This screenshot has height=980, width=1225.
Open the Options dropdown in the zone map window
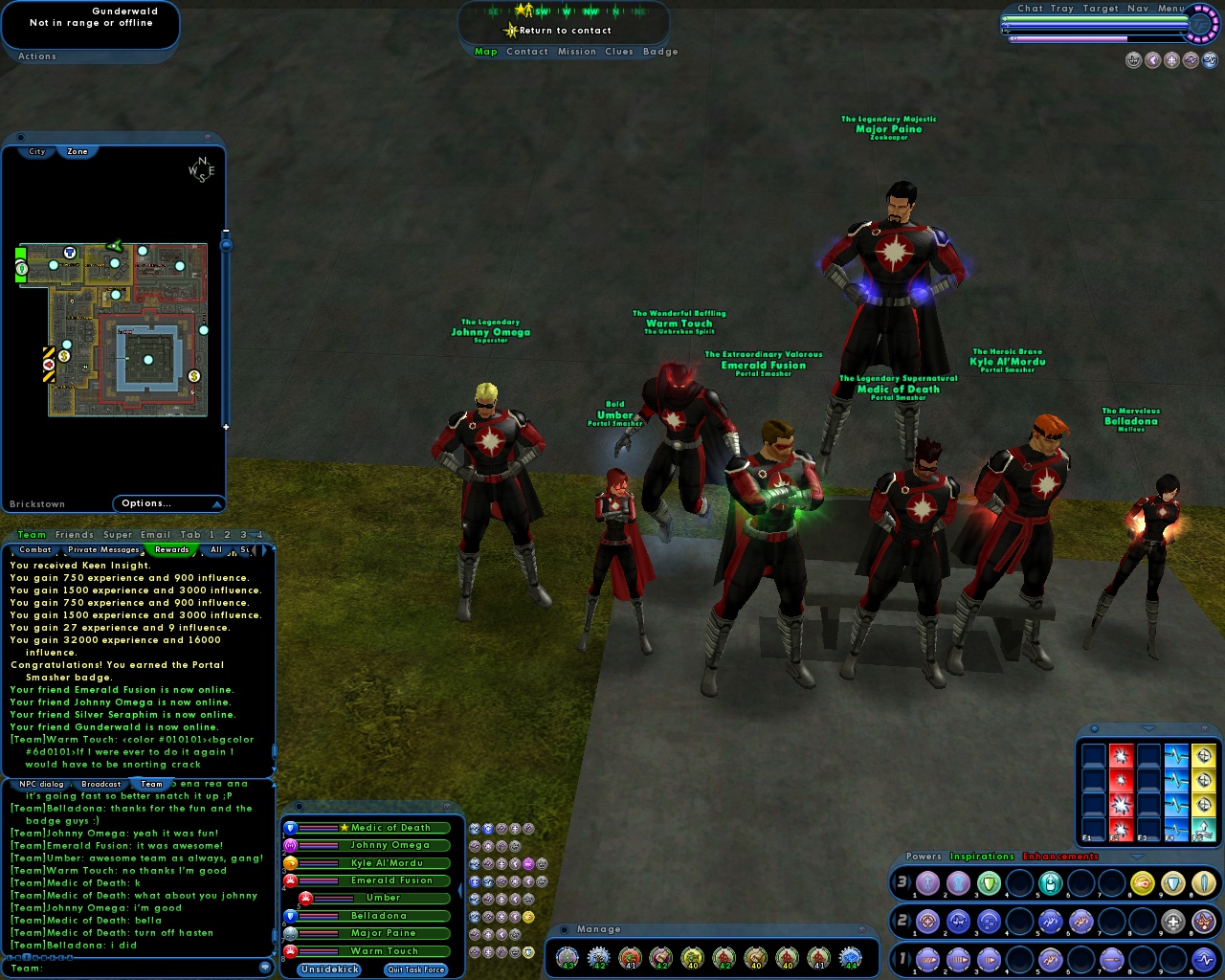167,503
